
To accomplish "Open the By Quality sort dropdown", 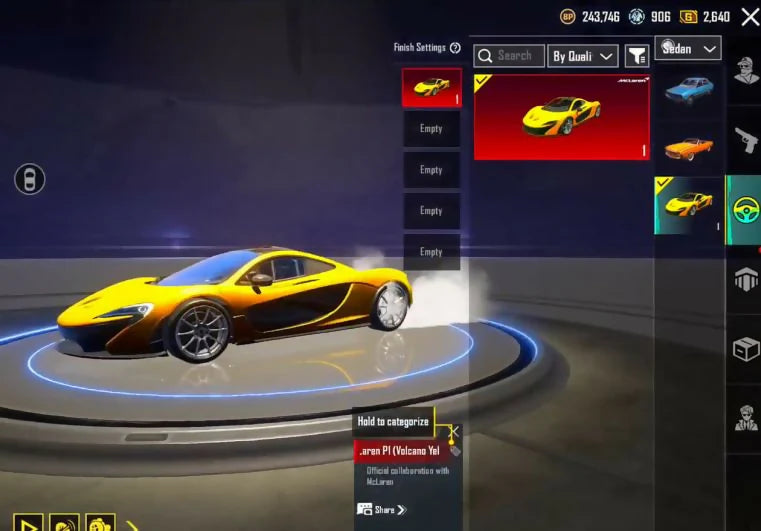I will point(583,56).
